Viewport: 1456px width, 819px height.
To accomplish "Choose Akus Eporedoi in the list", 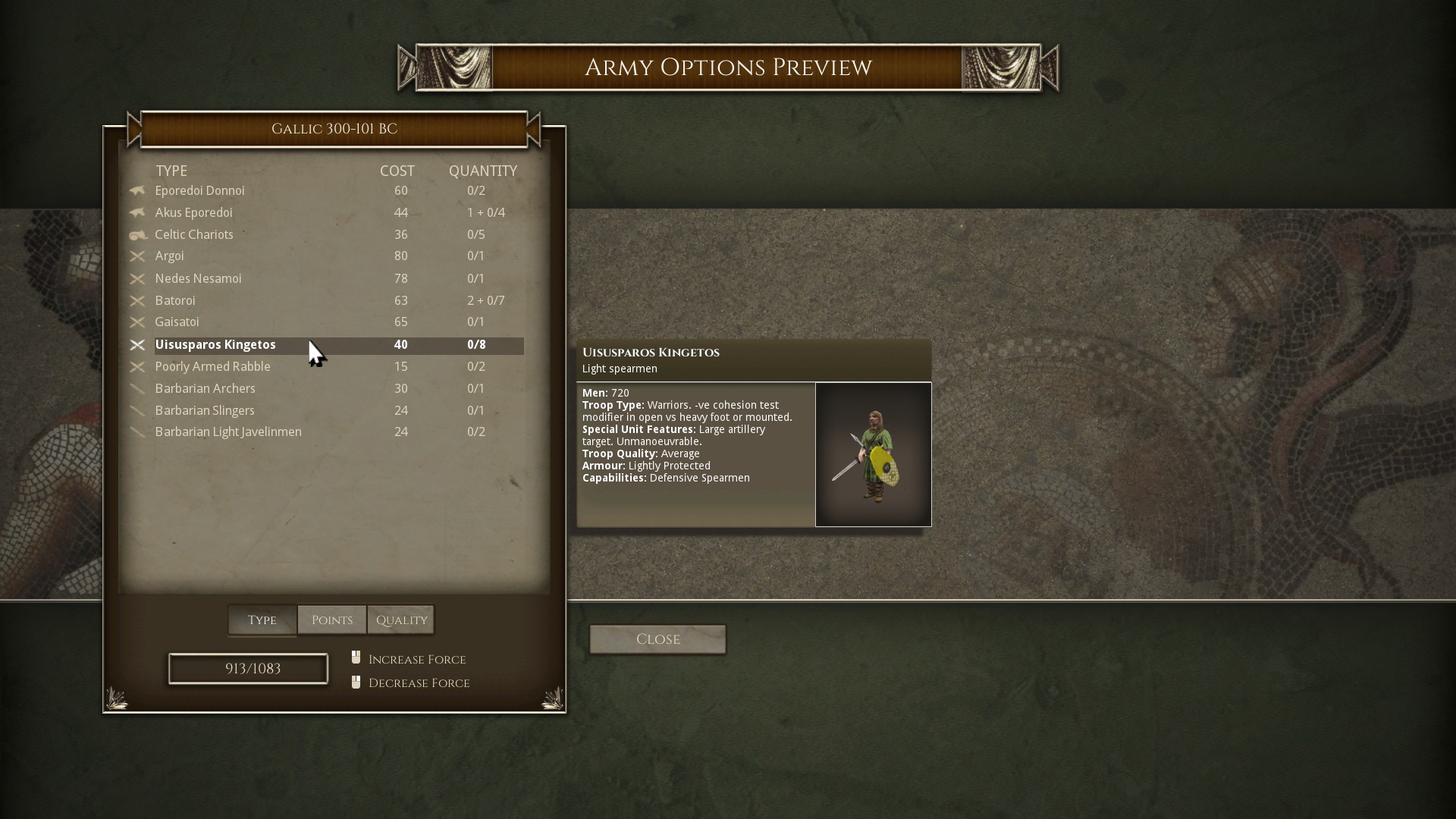I will [x=194, y=213].
